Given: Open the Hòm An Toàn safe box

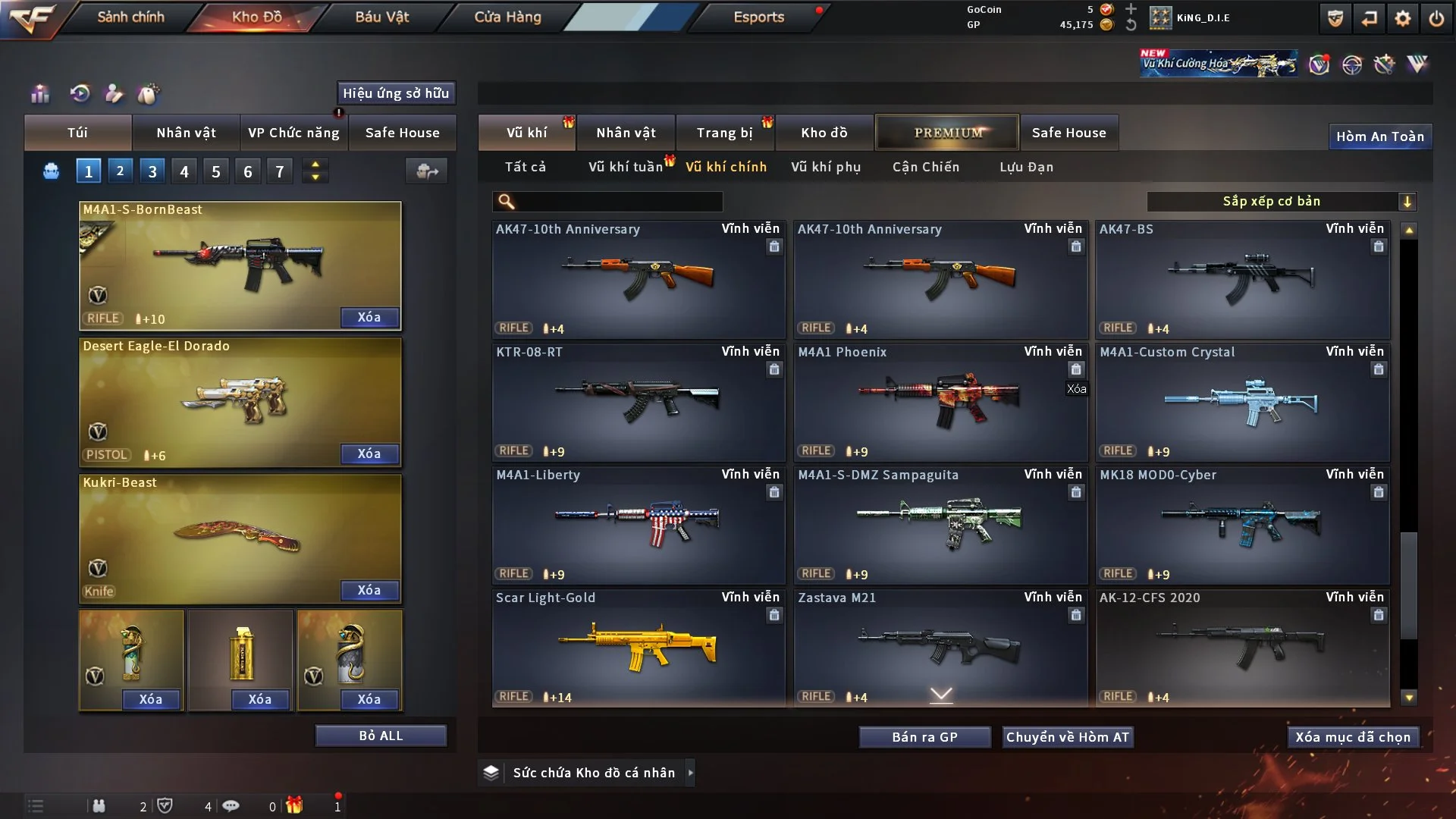Looking at the screenshot, I should [x=1379, y=136].
